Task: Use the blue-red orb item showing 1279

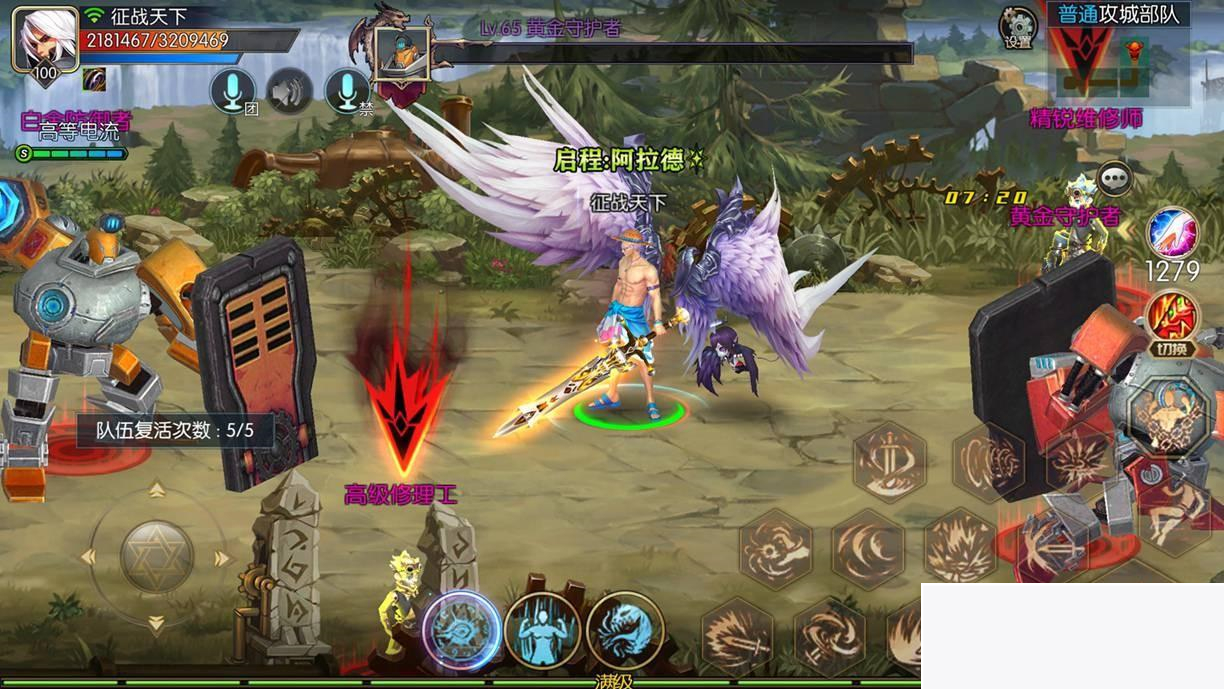Action: [x=1172, y=234]
